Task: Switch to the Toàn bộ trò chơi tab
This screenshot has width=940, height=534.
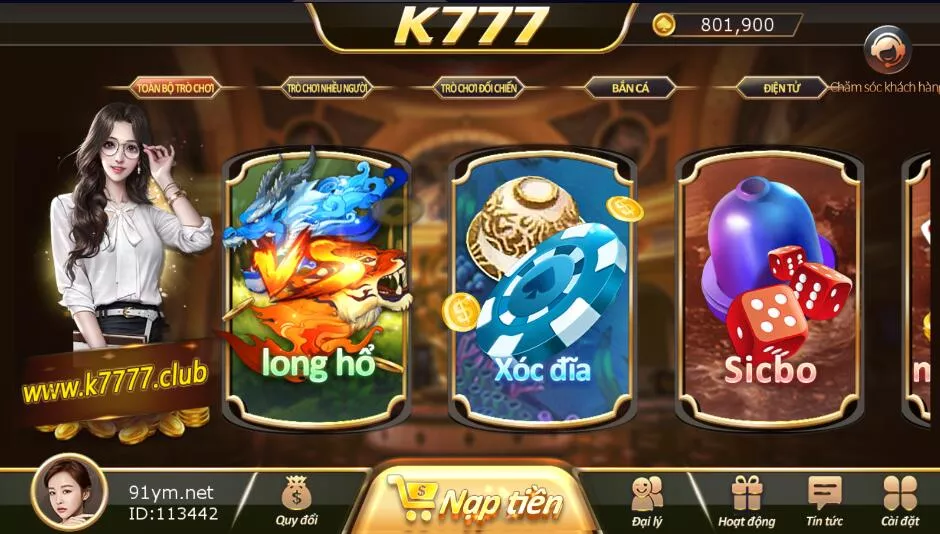Action: (x=176, y=88)
